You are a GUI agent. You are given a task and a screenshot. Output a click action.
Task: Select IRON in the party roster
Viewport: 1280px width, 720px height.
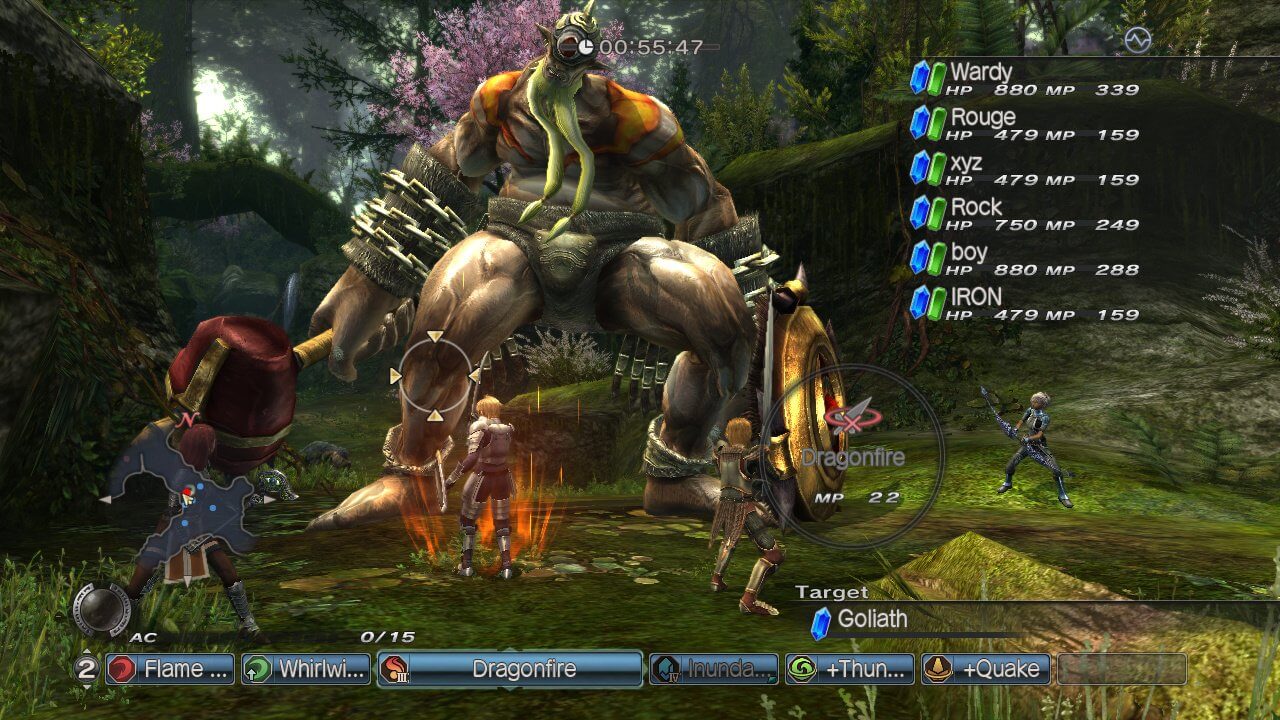tap(1024, 304)
